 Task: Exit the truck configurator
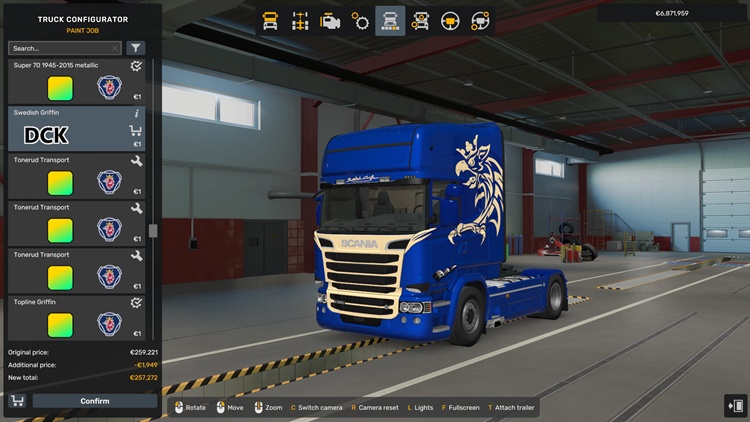[735, 404]
